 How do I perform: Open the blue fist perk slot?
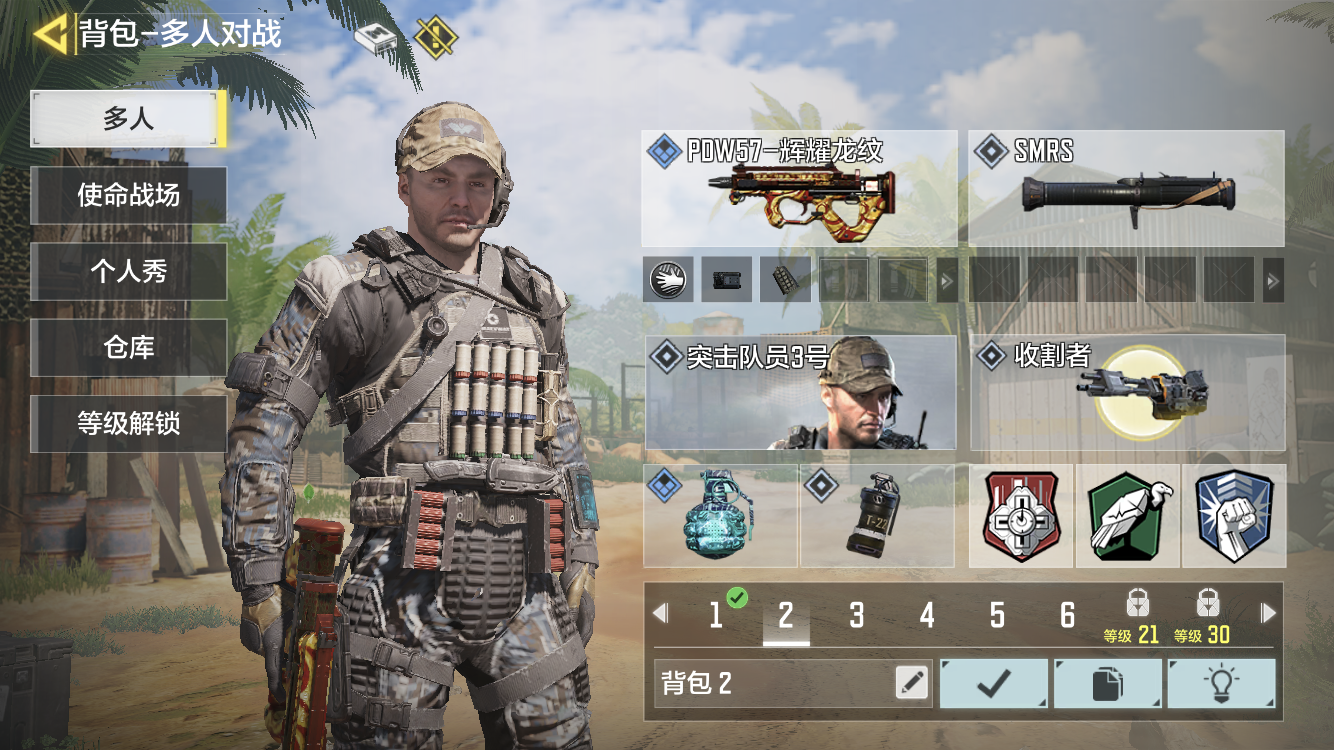pos(1234,516)
